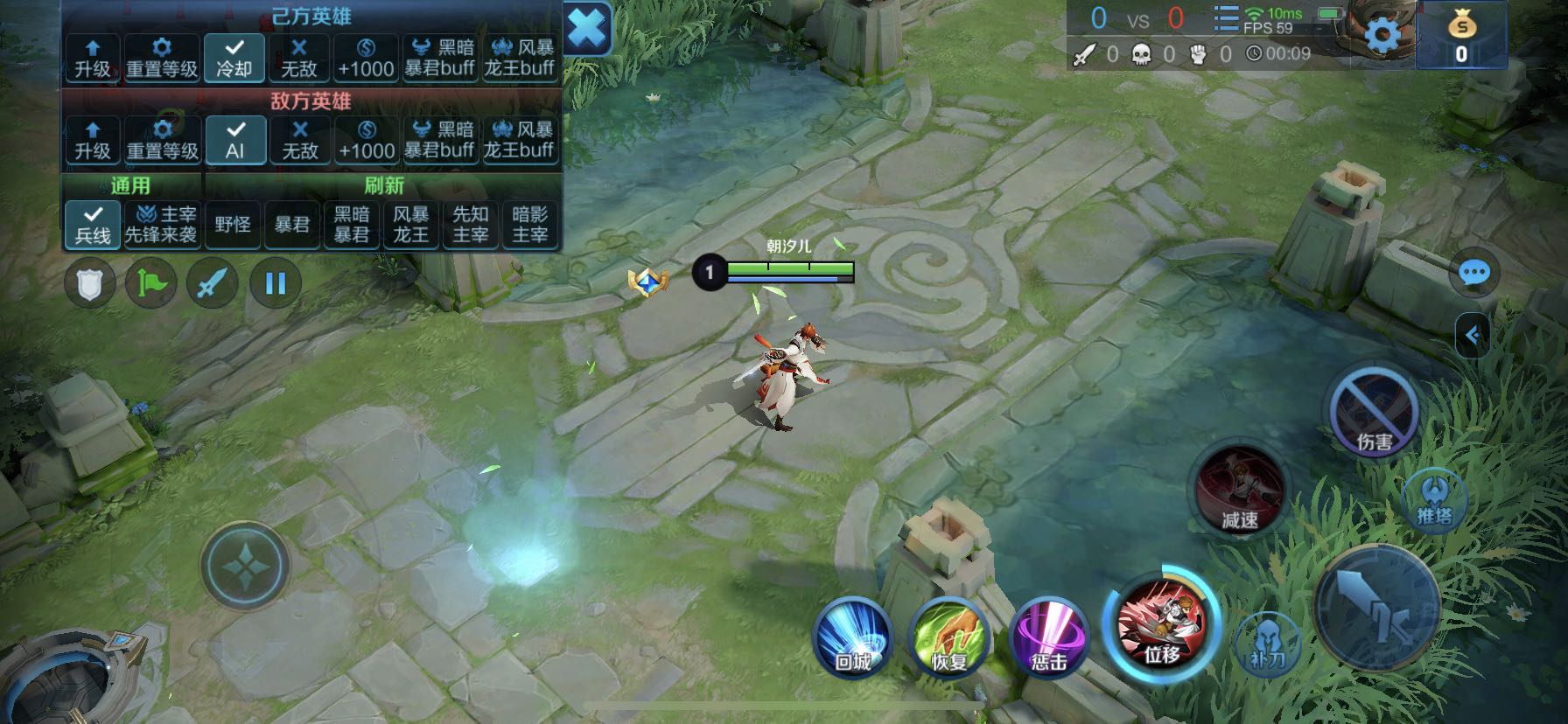Viewport: 1568px width, 724px height.
Task: Refresh the 暗影主宰 boss
Action: [529, 225]
